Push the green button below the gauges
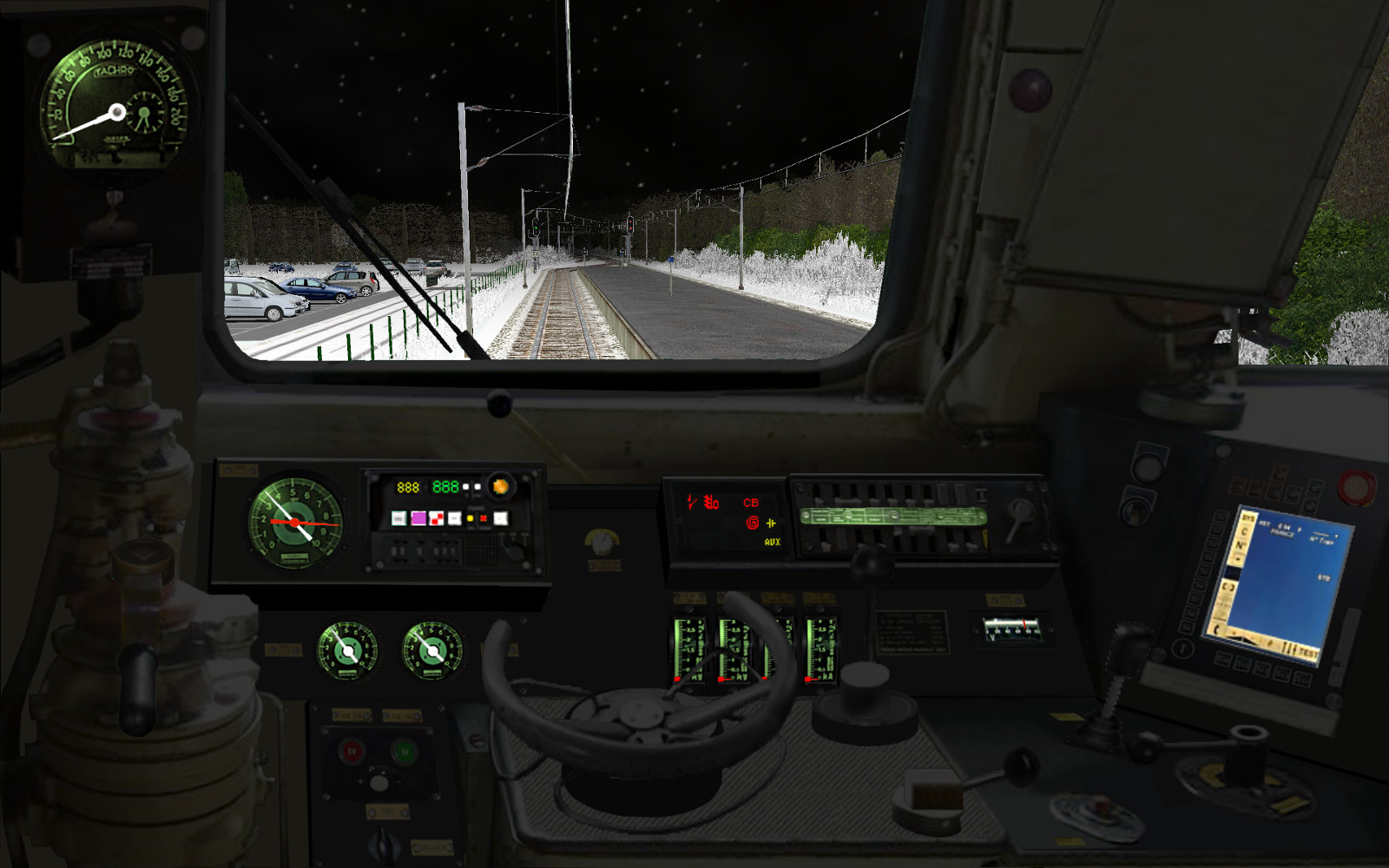 point(404,751)
